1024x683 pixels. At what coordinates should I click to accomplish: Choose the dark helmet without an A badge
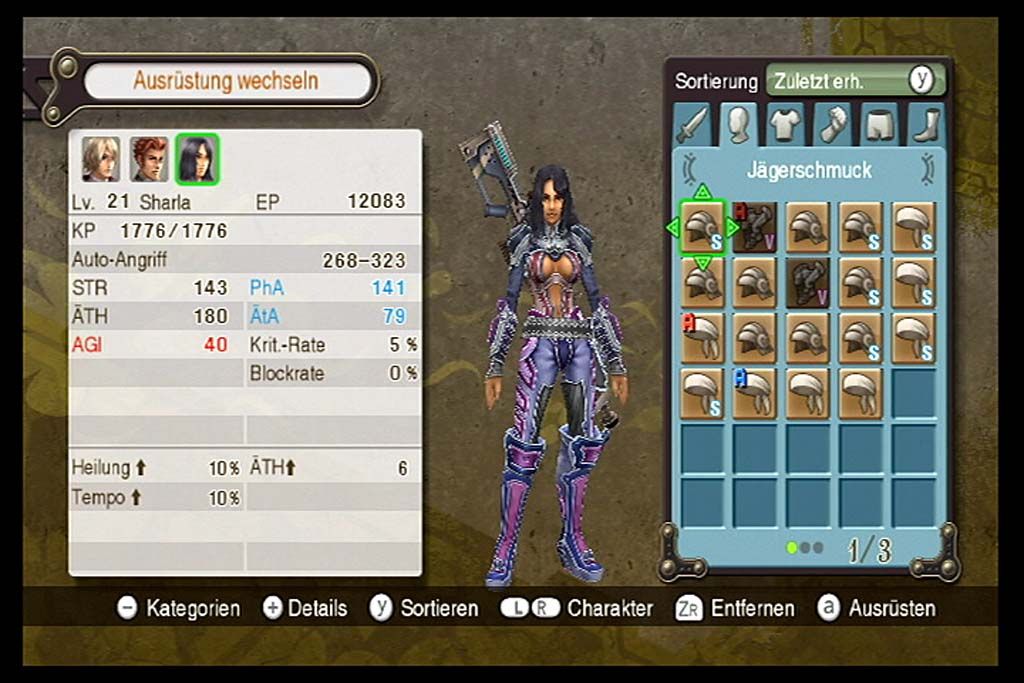click(808, 283)
